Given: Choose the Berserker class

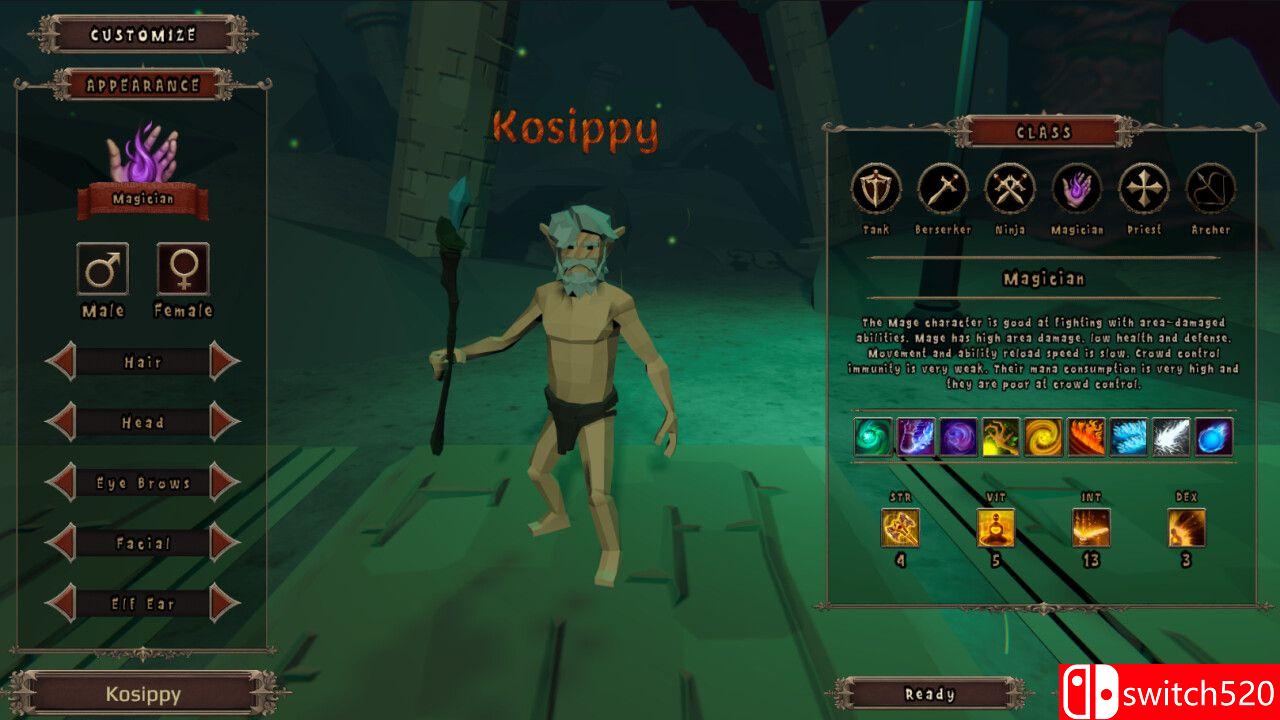Looking at the screenshot, I should click(943, 189).
